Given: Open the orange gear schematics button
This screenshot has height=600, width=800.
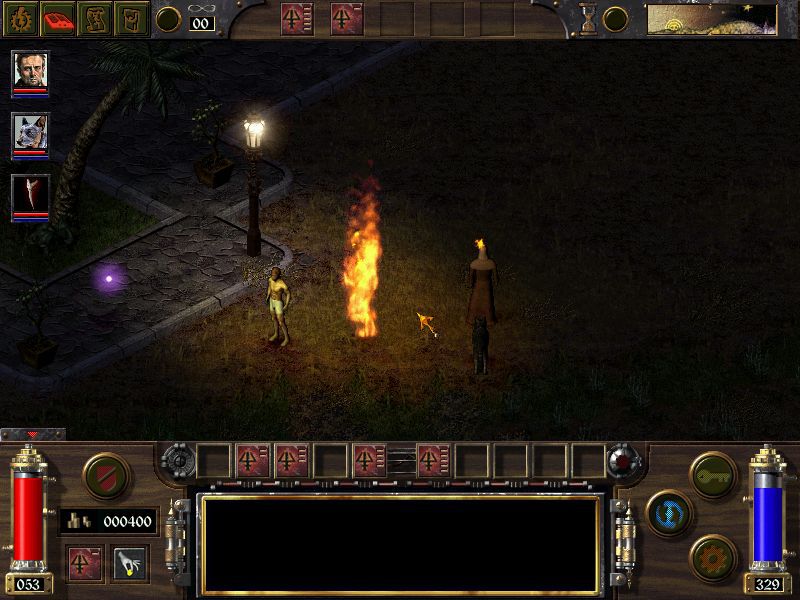Looking at the screenshot, I should click(712, 554).
